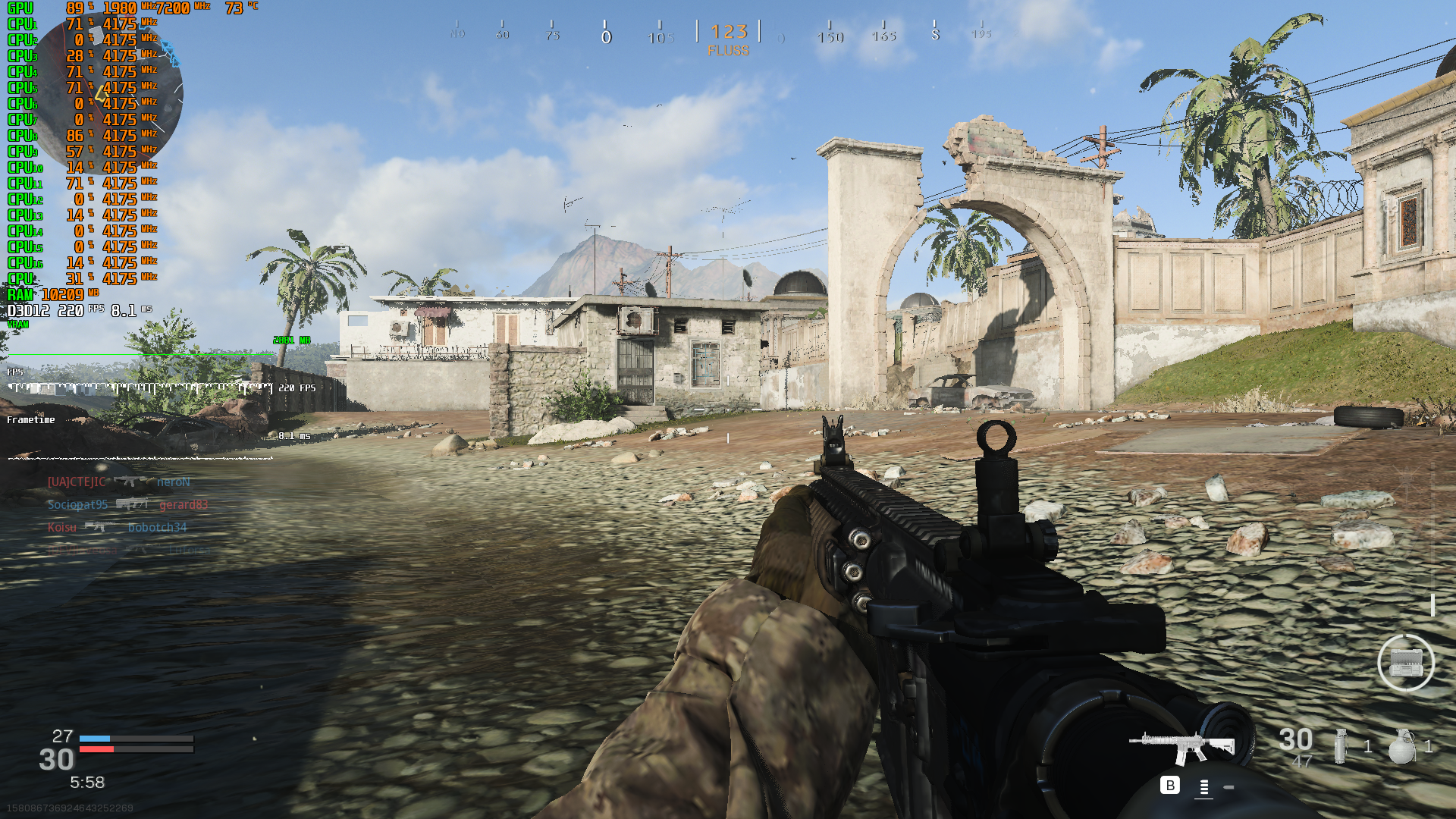
Task: Click the B reload key prompt
Action: click(1170, 786)
